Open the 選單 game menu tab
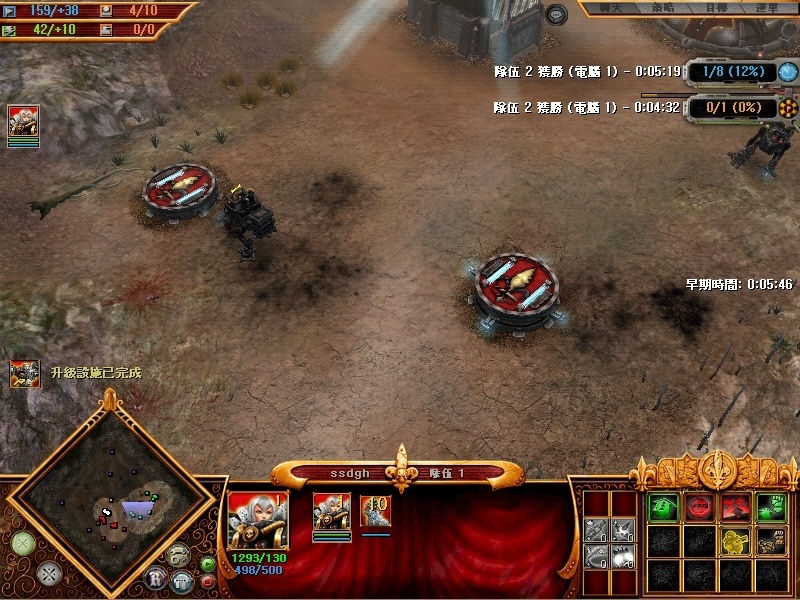The width and height of the screenshot is (800, 600). [767, 8]
